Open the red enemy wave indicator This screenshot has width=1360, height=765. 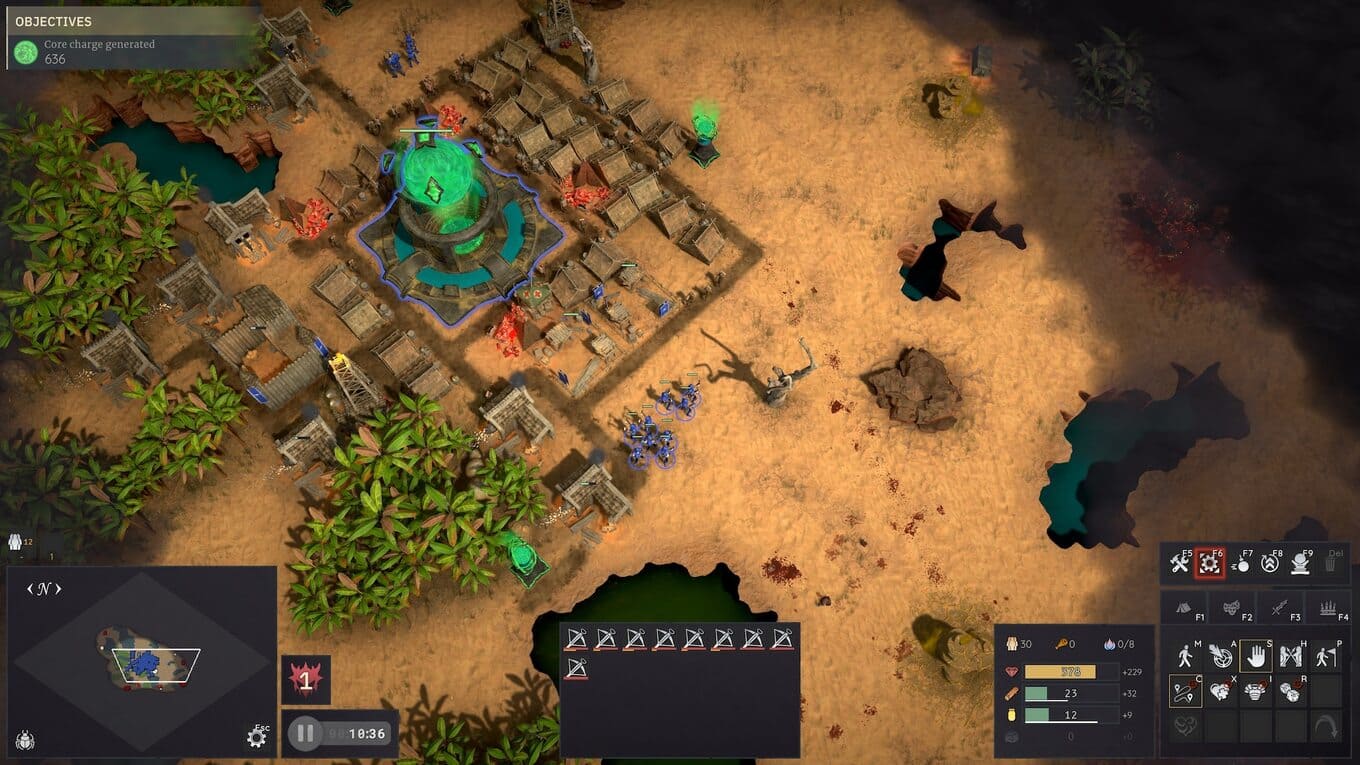pyautogui.click(x=306, y=680)
